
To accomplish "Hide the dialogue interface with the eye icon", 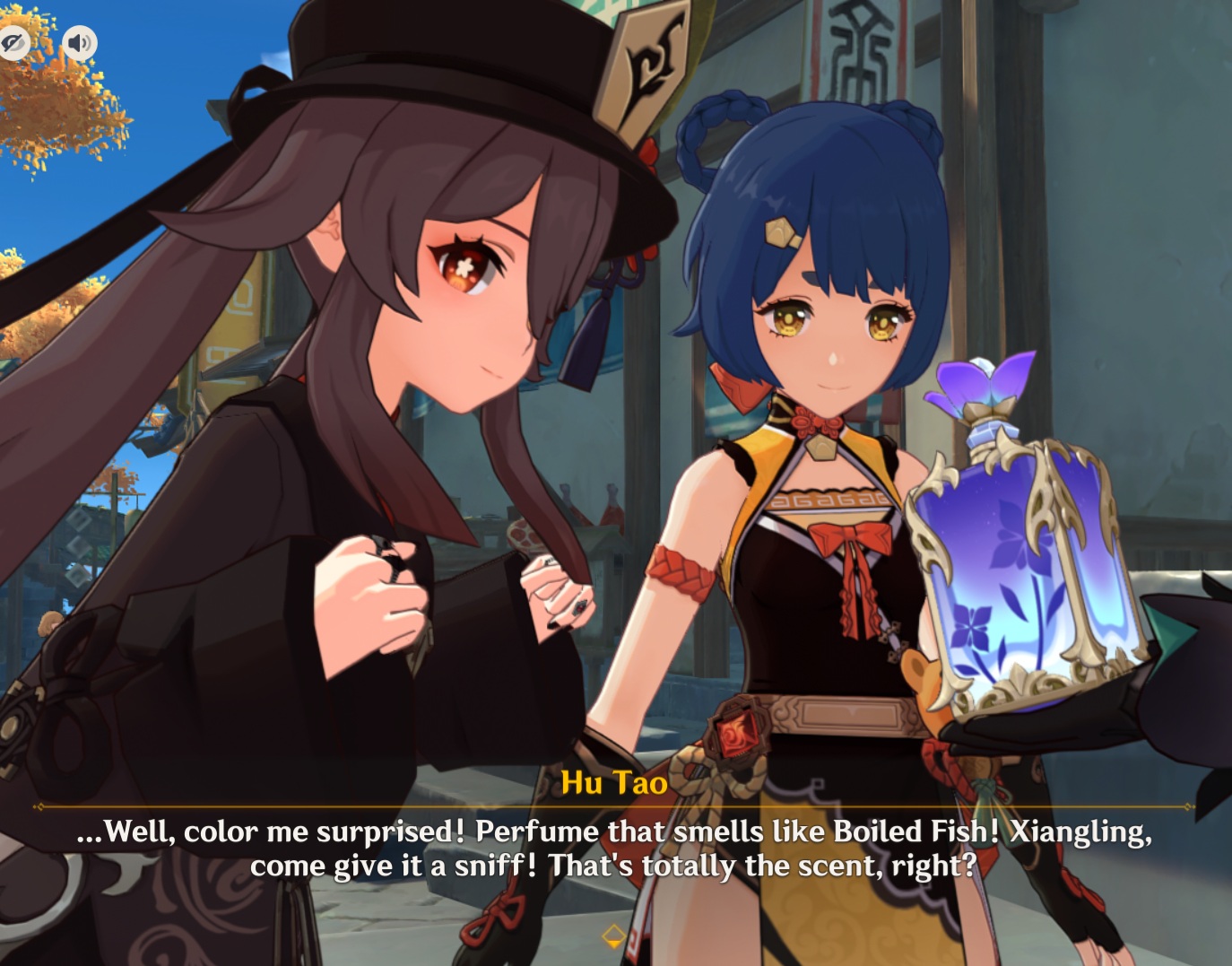I will tap(13, 42).
